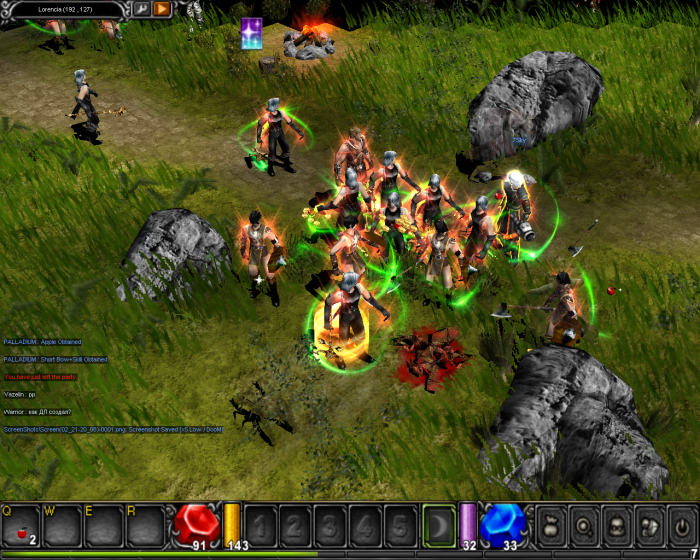Open the crescent moon active skill selector
Screen dimensions: 700x560
(x=438, y=525)
